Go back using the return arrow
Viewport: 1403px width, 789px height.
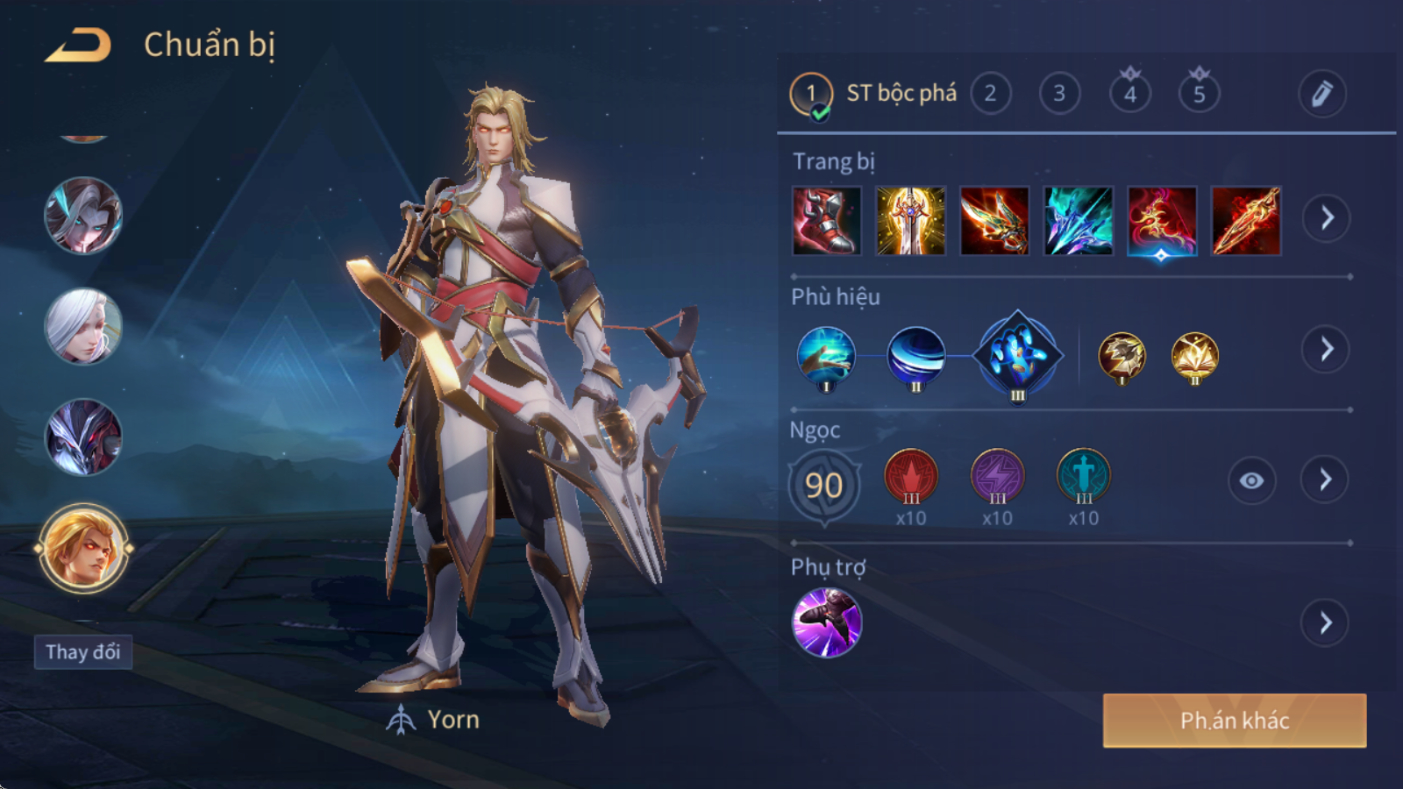(78, 46)
